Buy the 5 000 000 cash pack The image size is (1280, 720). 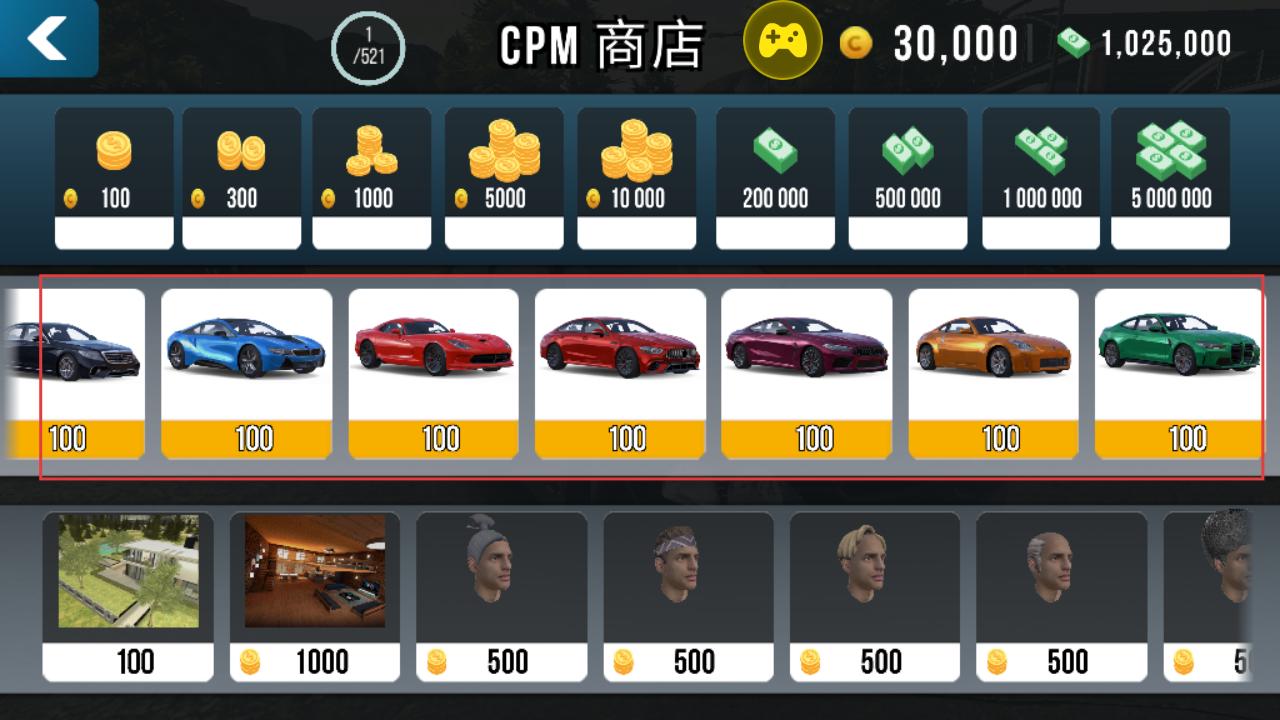click(1170, 178)
